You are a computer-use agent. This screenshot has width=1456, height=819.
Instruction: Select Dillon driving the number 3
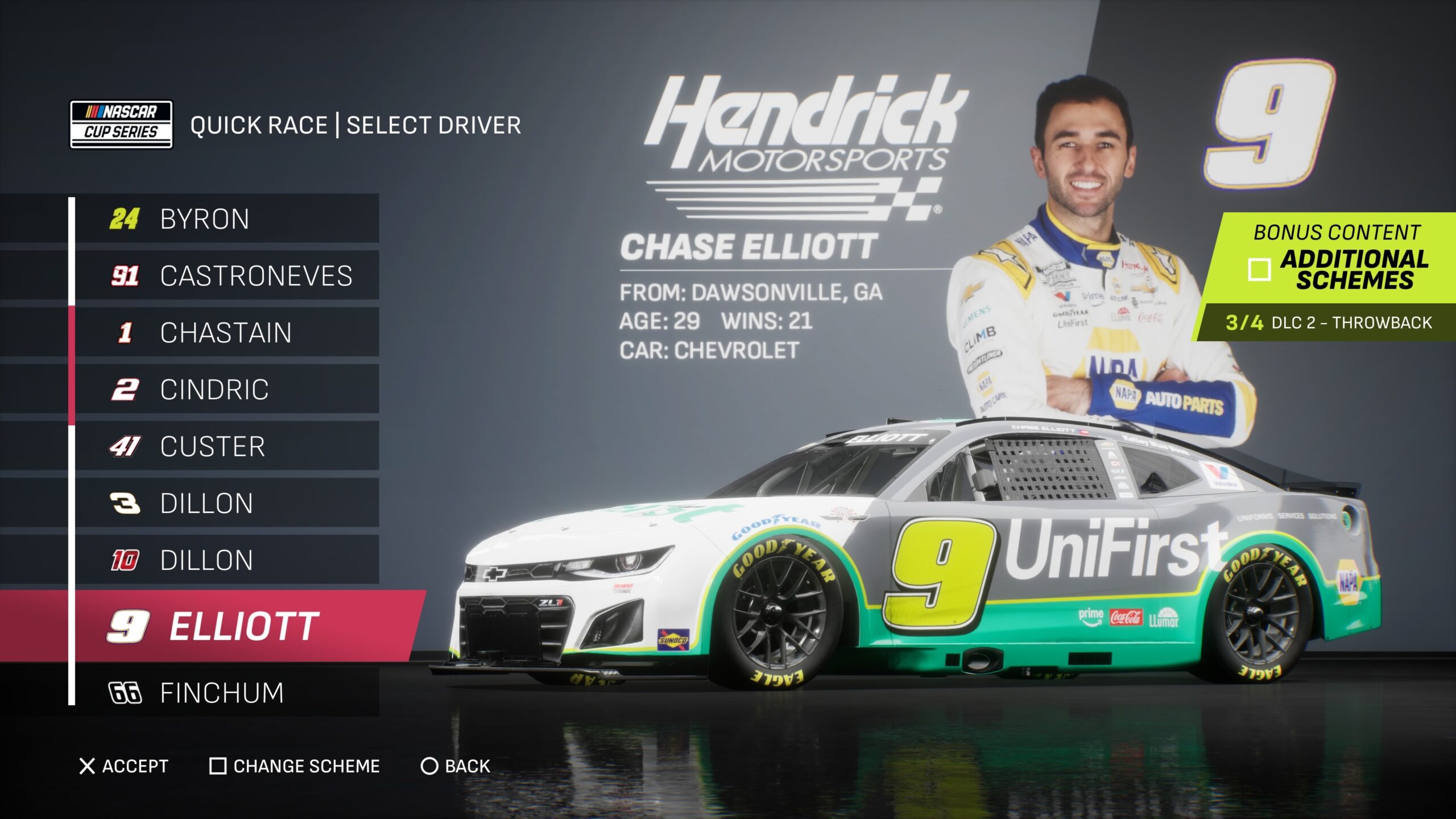[x=226, y=503]
